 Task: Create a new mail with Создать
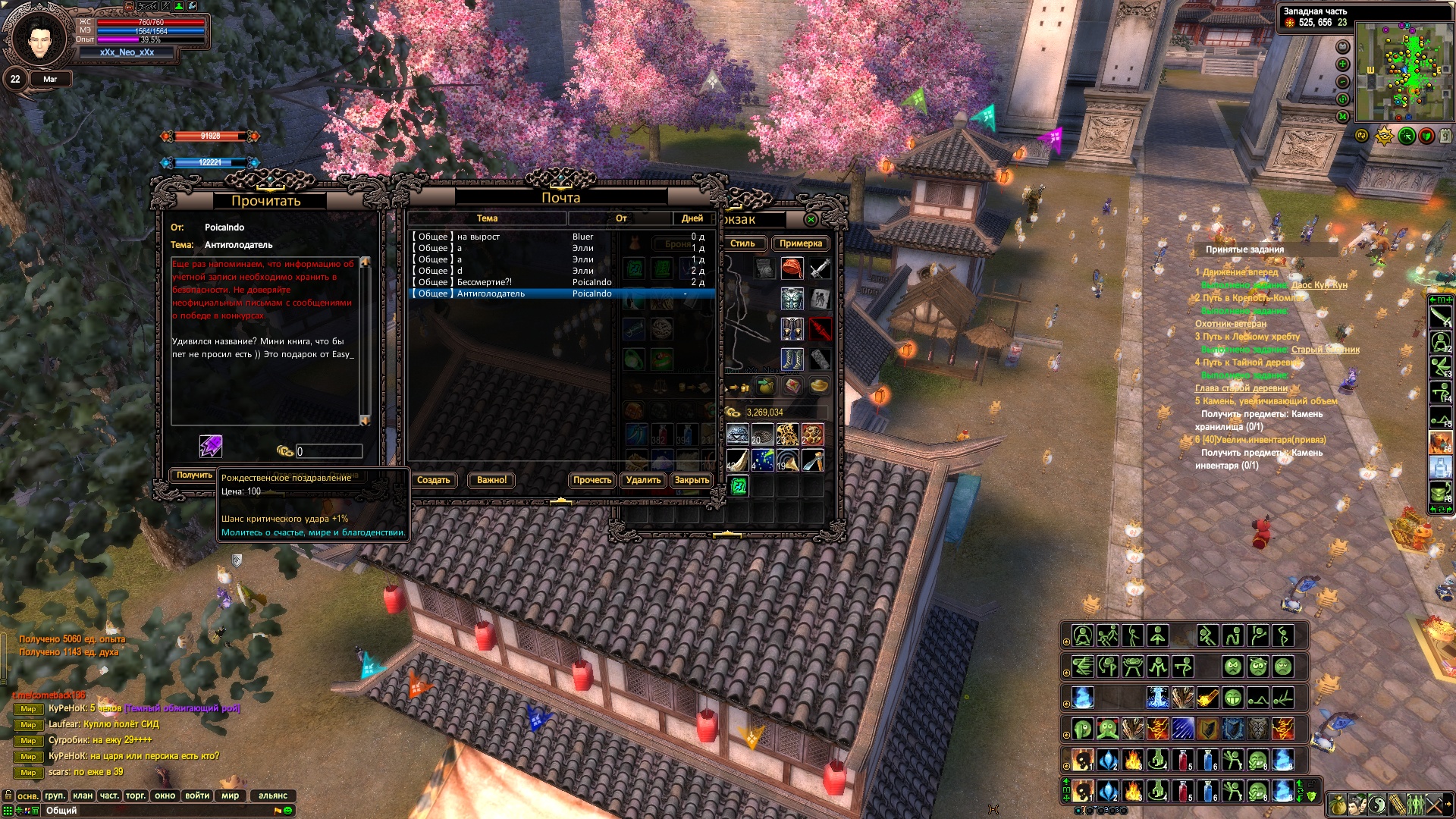click(x=434, y=480)
